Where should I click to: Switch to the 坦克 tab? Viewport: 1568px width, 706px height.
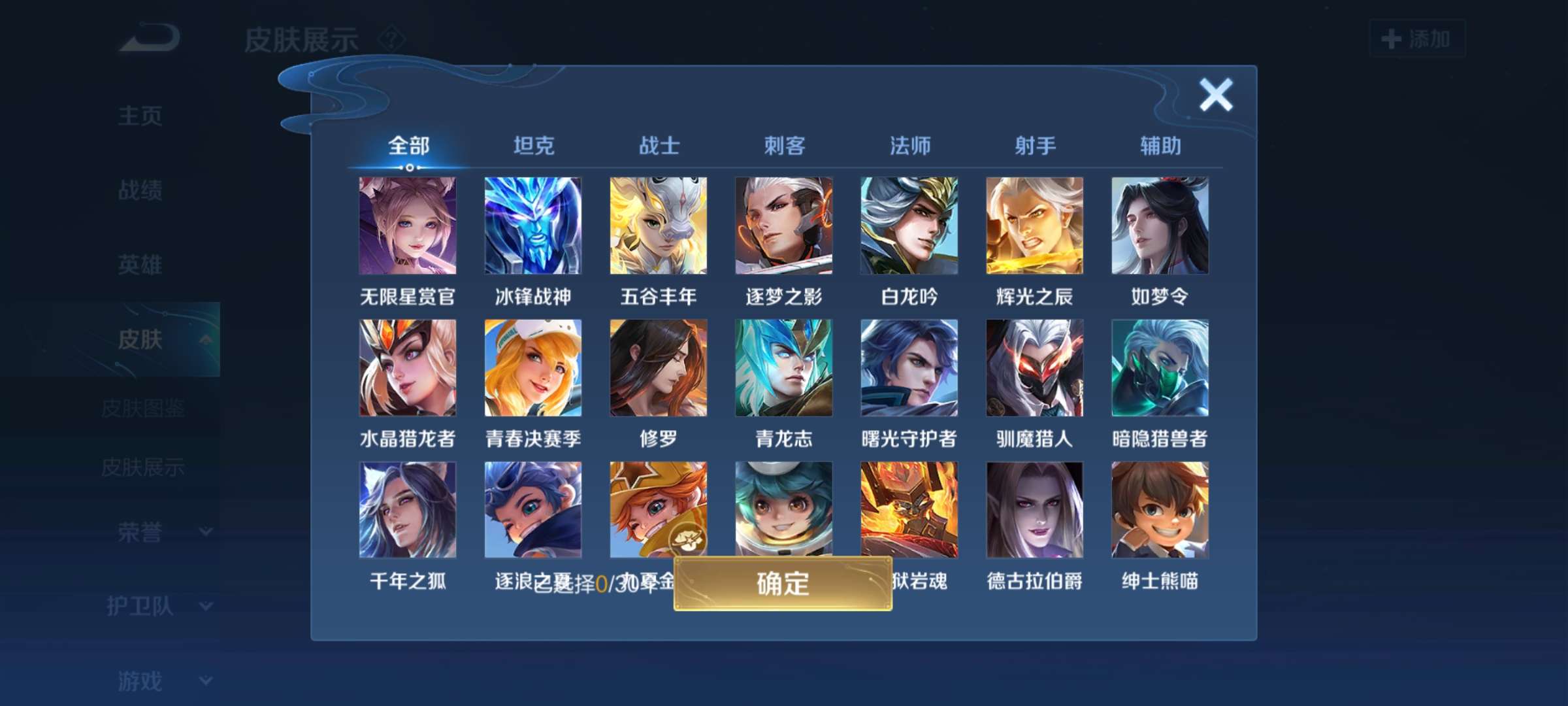[x=533, y=146]
